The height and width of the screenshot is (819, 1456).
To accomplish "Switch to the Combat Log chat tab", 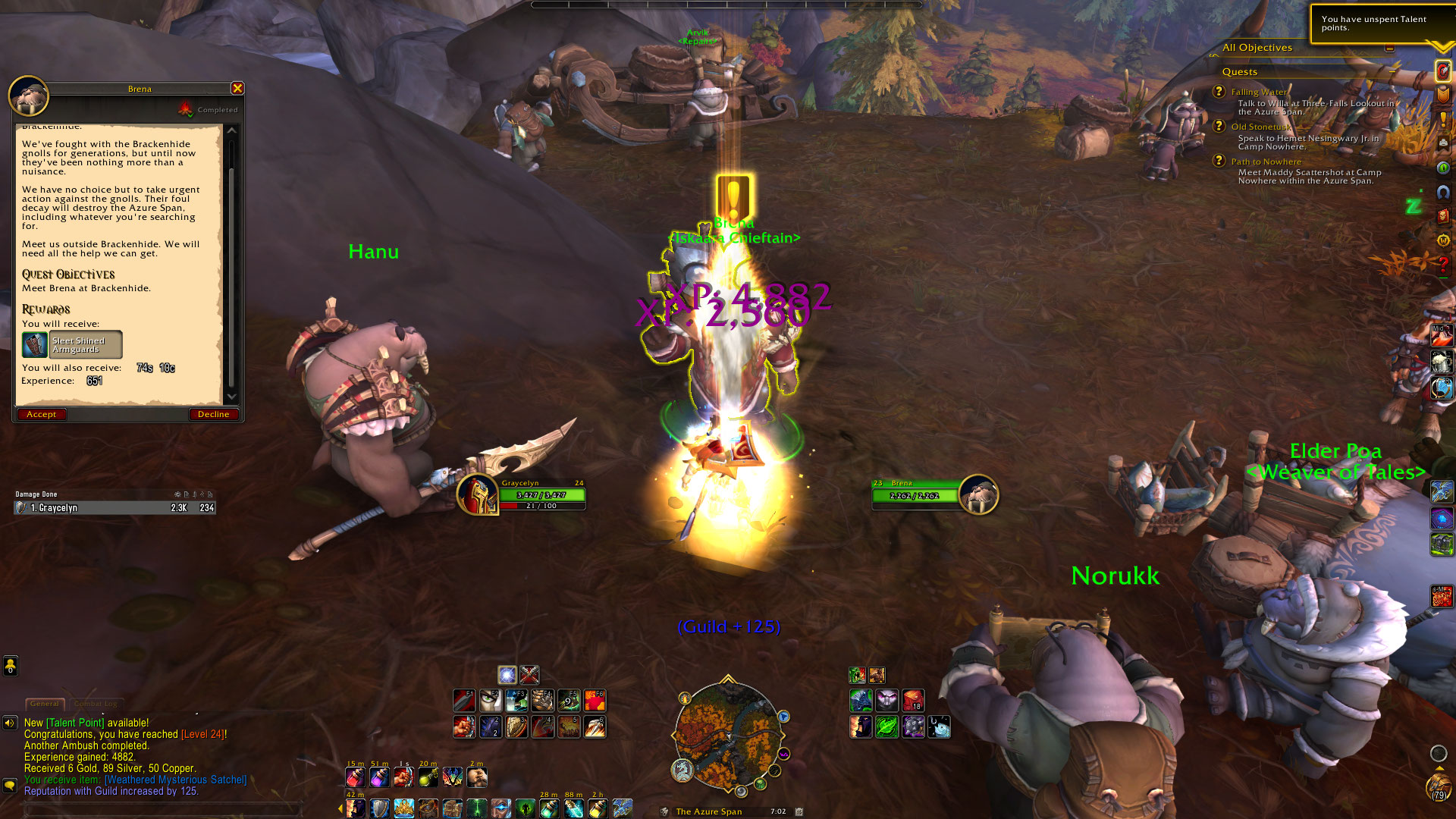I will [x=96, y=704].
